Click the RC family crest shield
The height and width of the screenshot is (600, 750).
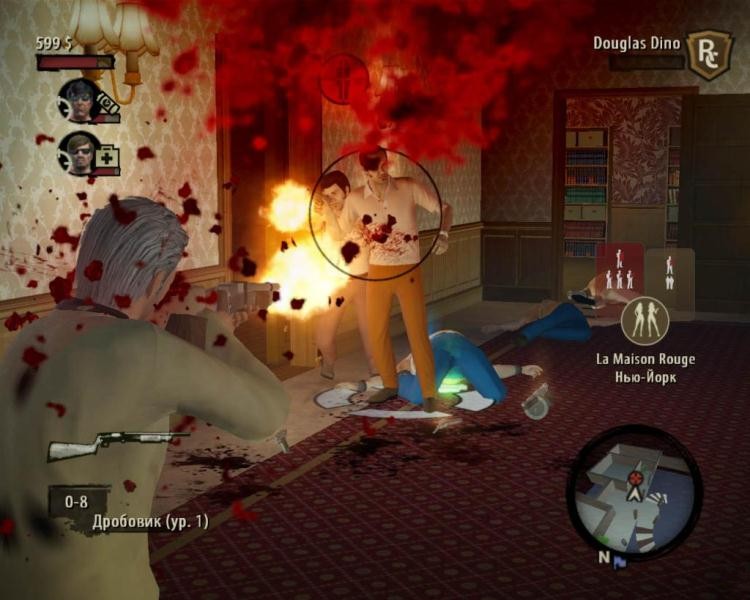coord(710,53)
